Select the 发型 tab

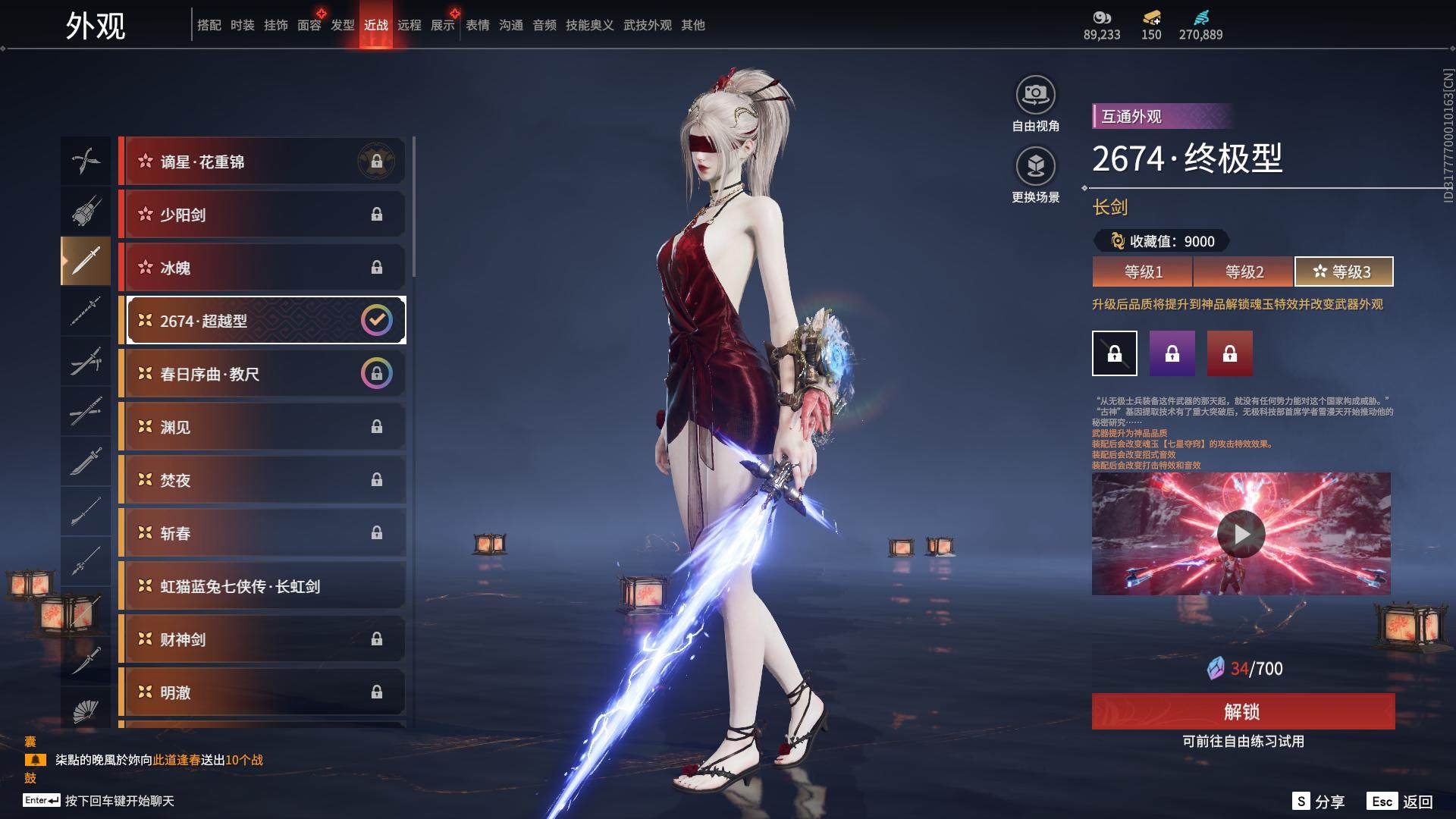pyautogui.click(x=343, y=25)
